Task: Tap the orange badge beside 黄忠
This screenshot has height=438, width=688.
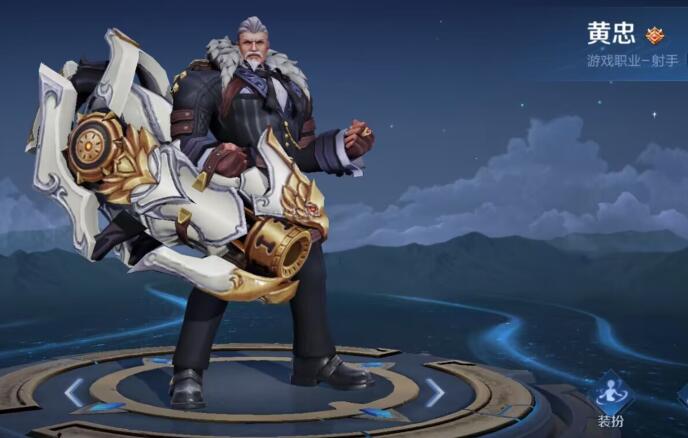Action: (x=655, y=35)
